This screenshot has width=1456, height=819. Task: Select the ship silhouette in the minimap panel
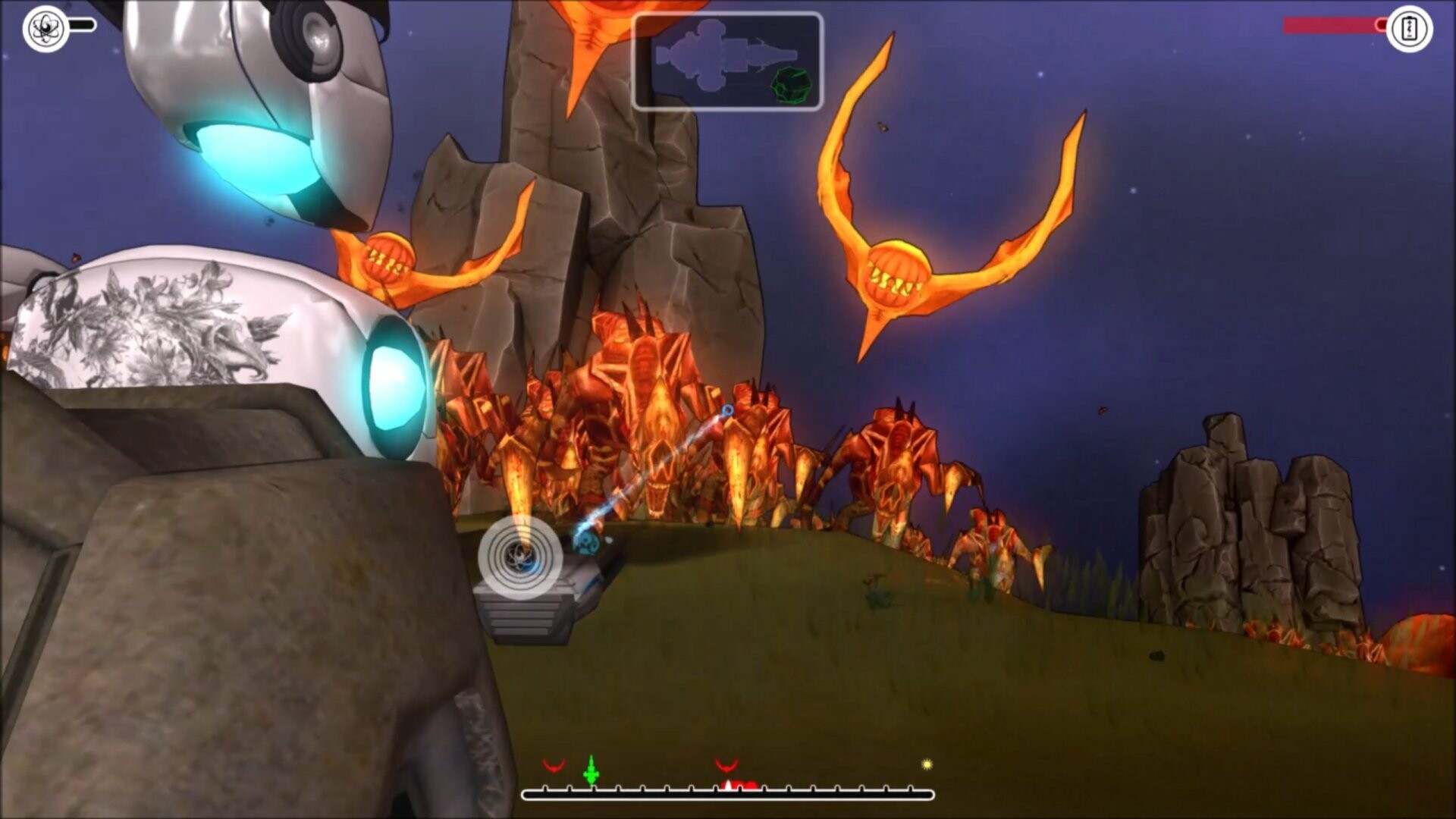720,53
